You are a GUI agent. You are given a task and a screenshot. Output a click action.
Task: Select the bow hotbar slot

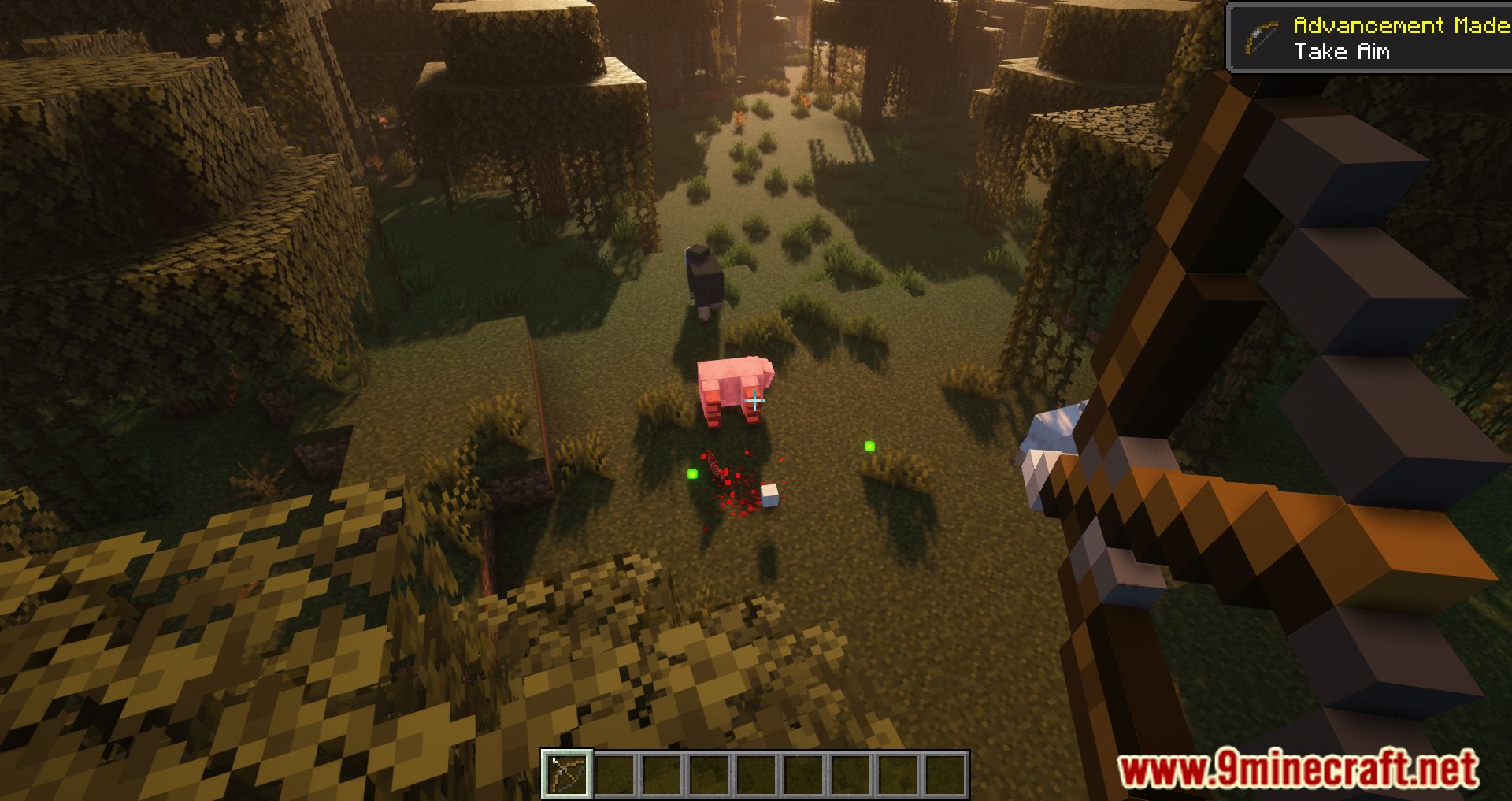[566, 773]
